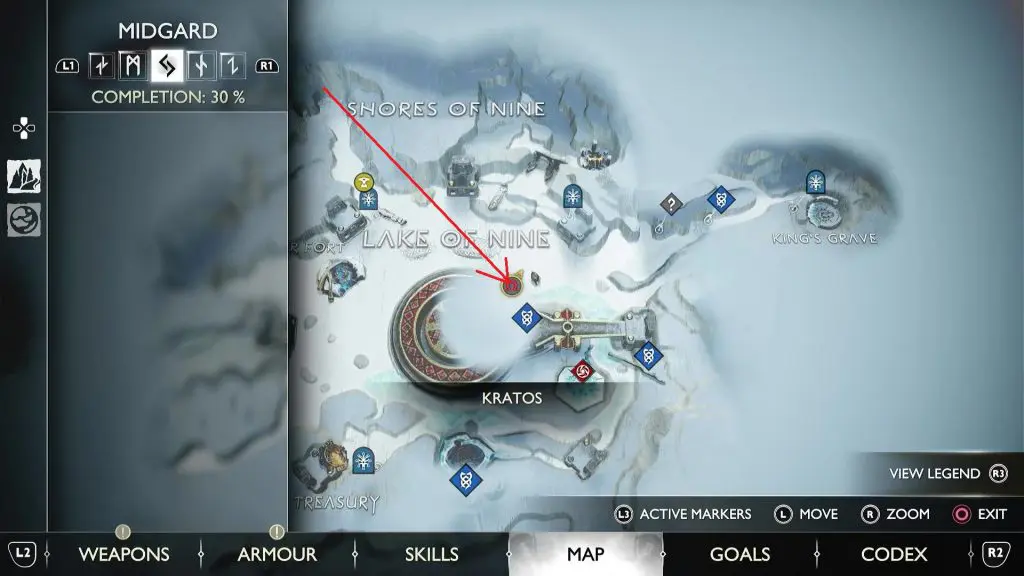
Task: Open the Armour tab
Action: click(x=277, y=554)
